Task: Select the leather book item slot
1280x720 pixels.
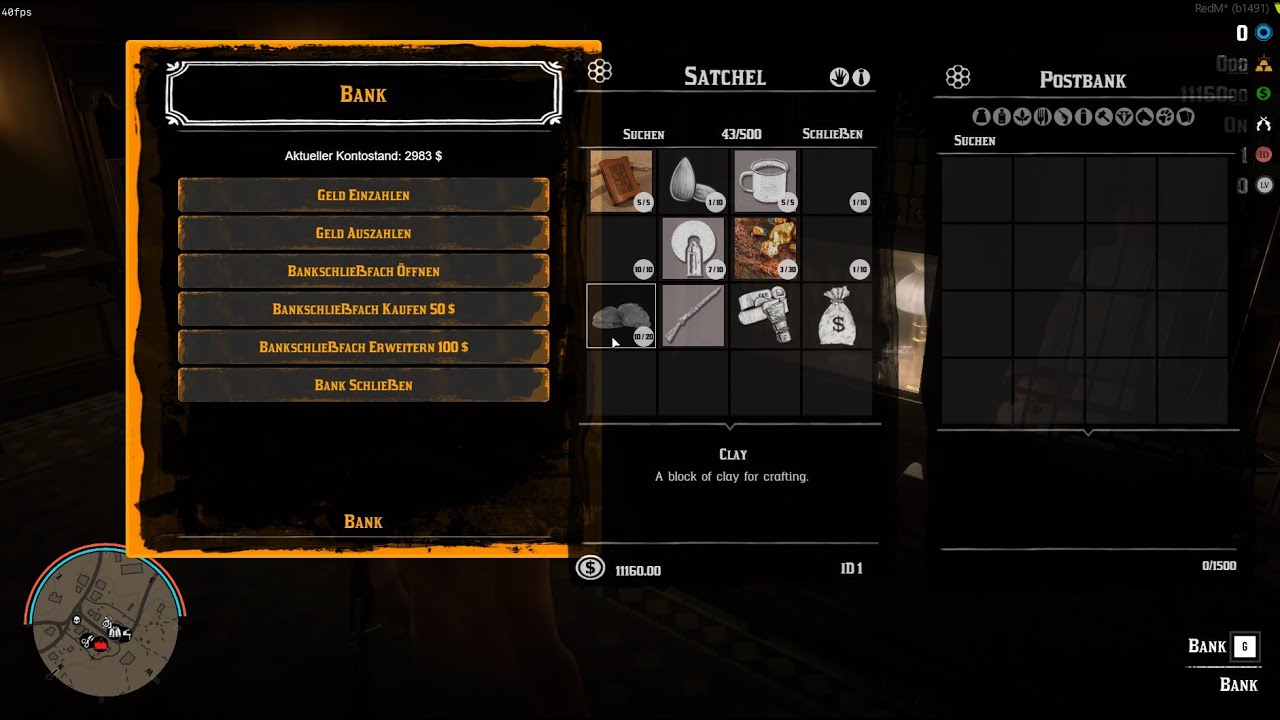Action: [621, 181]
